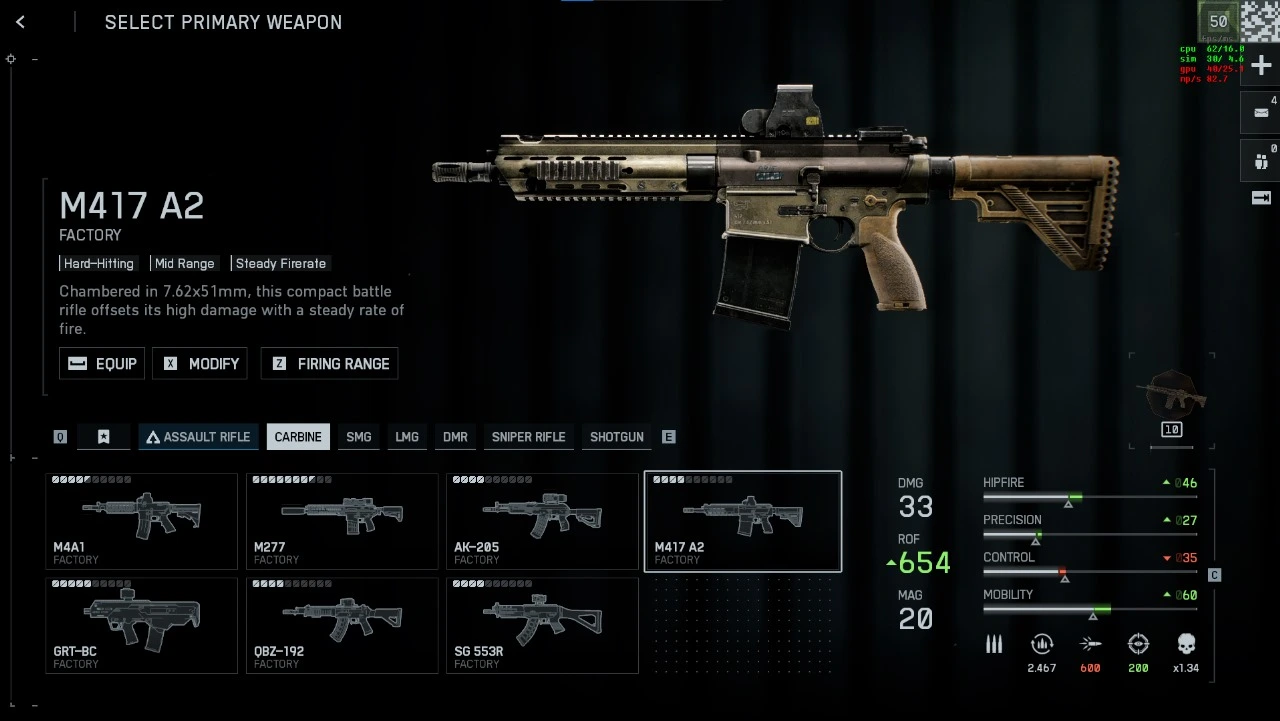1280x721 pixels.
Task: Enter the Firing Range
Action: [329, 363]
